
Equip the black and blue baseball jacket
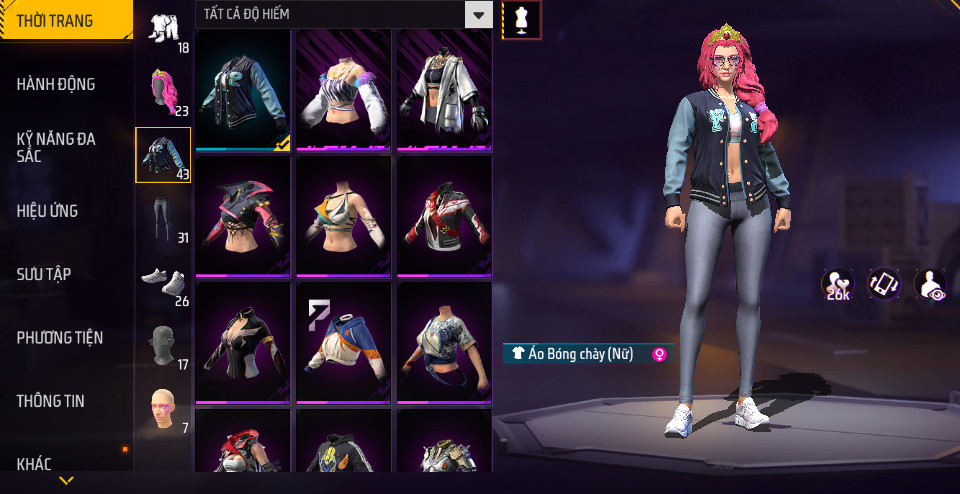[x=243, y=91]
